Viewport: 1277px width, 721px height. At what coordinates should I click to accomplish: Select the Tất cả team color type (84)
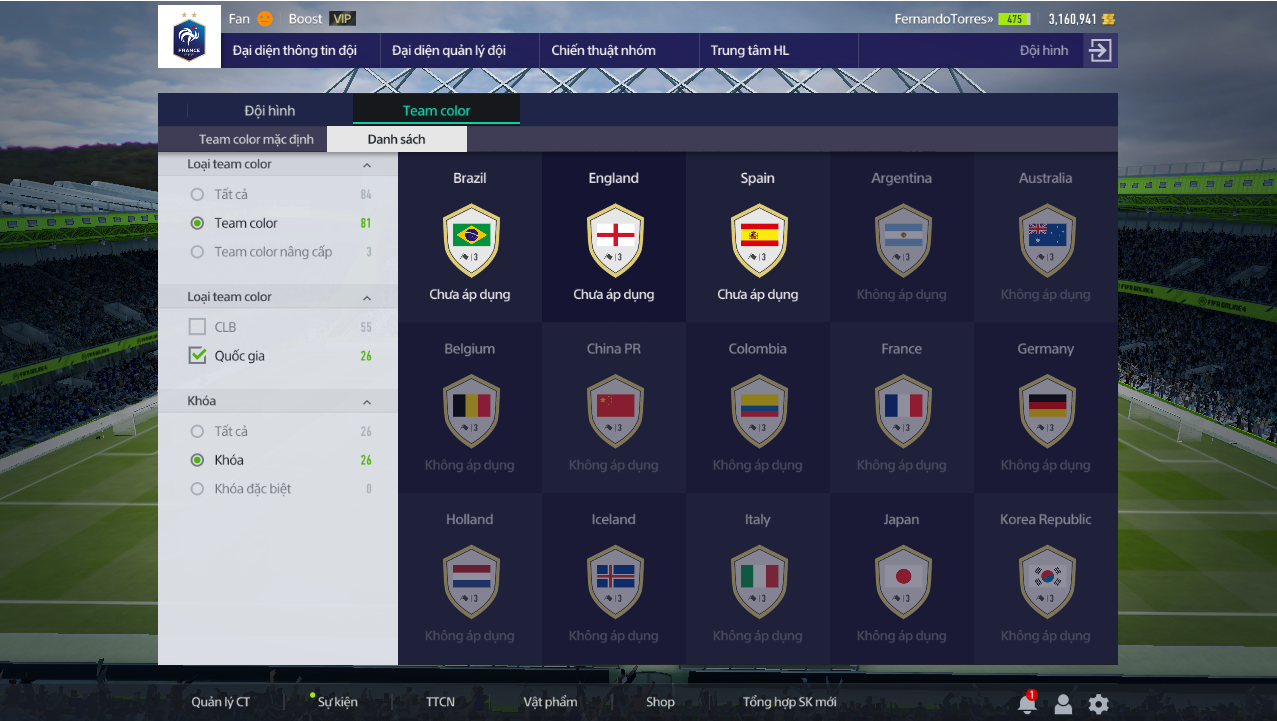(x=198, y=194)
